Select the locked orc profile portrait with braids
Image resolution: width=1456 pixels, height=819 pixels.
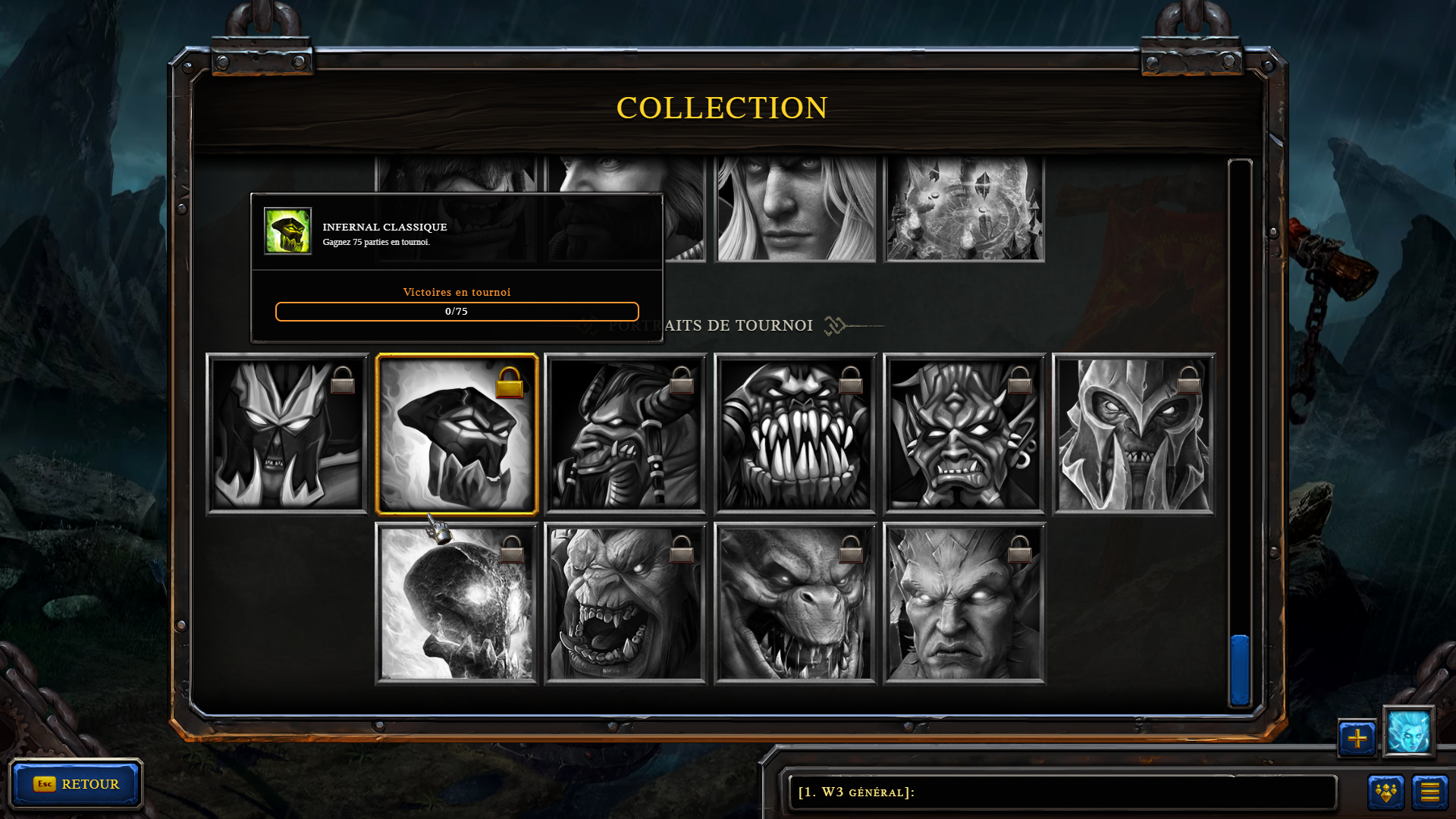[x=626, y=435]
